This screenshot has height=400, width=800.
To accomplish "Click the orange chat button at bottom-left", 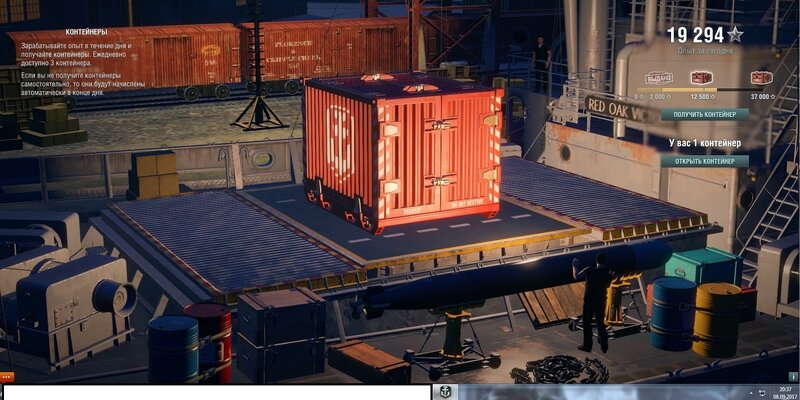I will 7,377.
